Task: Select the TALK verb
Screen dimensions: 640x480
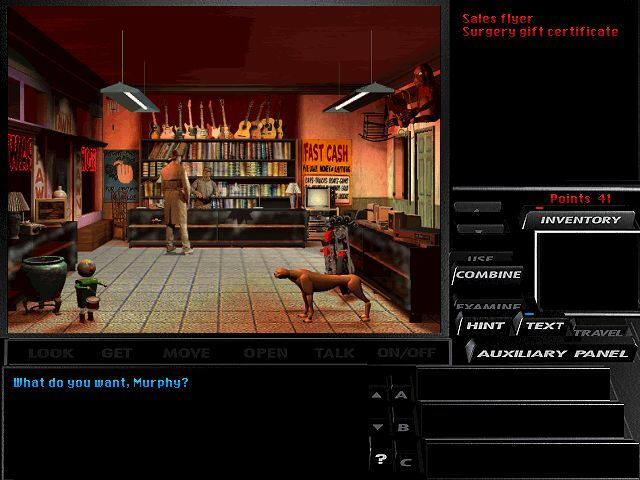Action: pos(335,353)
